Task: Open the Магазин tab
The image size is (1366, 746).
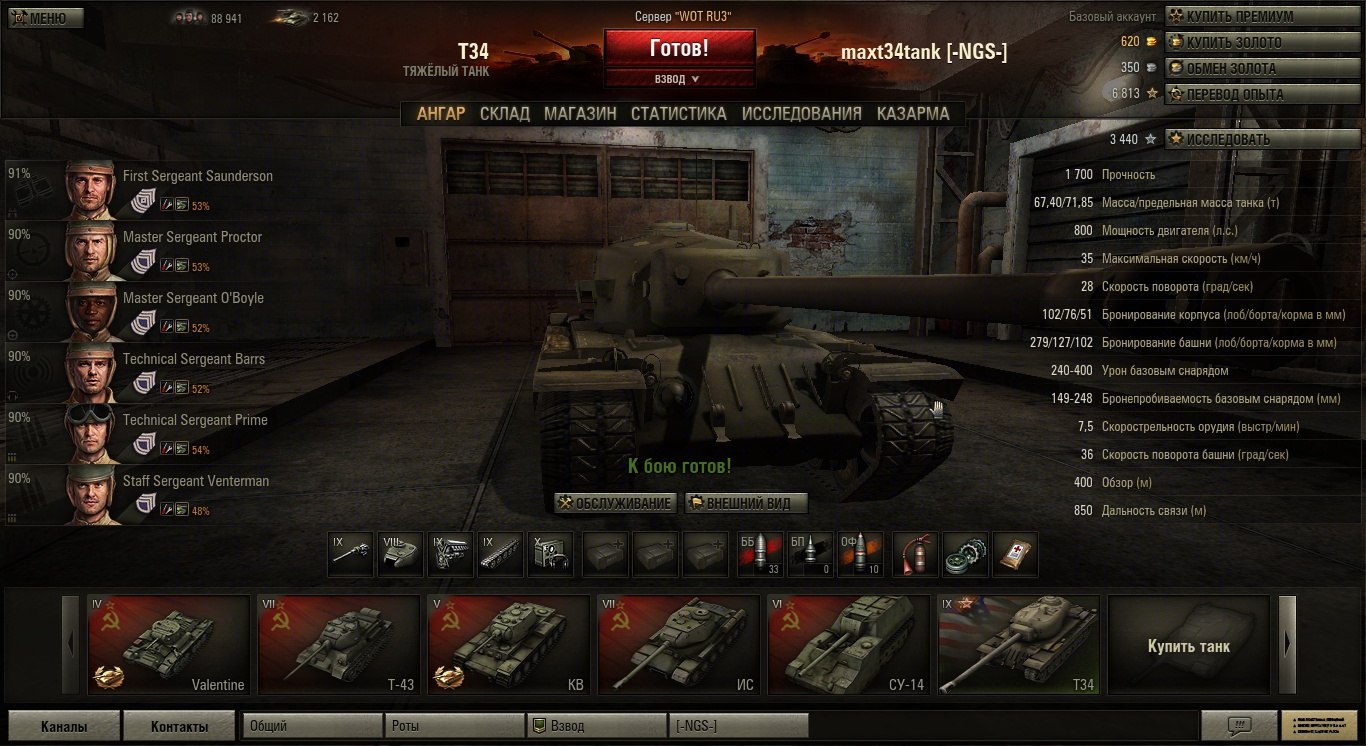Action: pos(580,113)
